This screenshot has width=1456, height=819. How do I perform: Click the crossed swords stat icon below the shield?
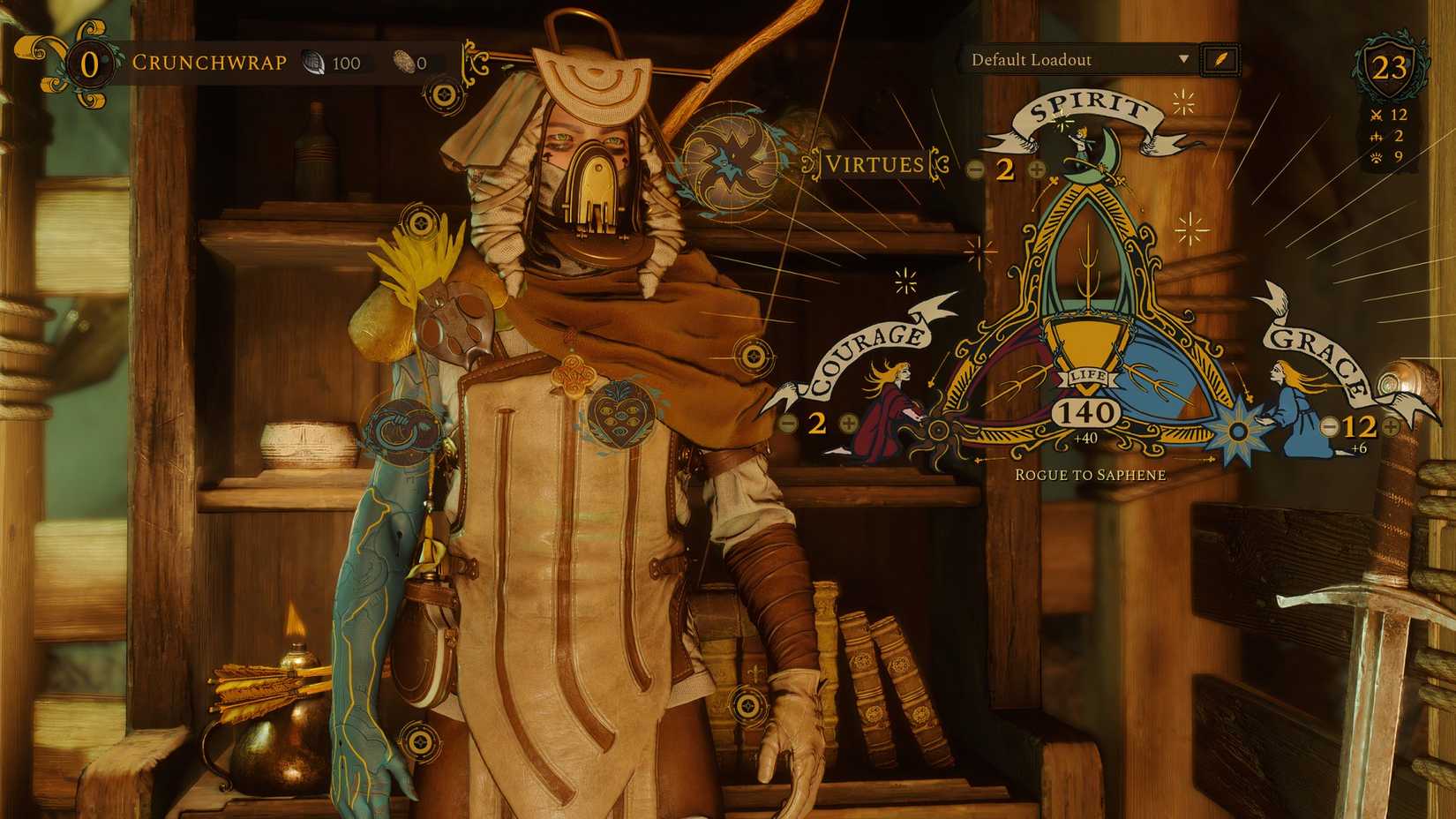(x=1376, y=114)
